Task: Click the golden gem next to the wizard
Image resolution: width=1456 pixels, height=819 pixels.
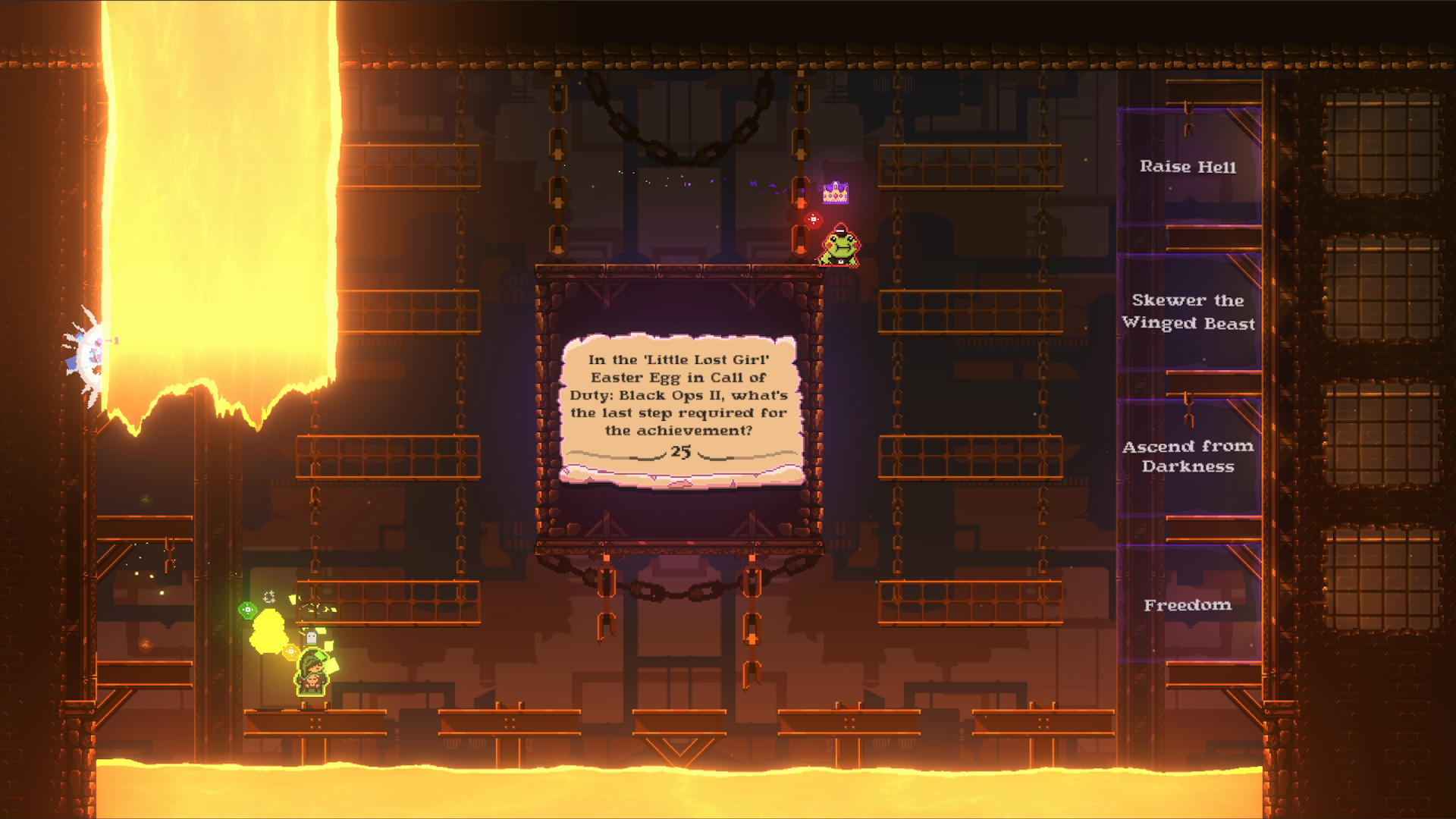Action: click(291, 651)
